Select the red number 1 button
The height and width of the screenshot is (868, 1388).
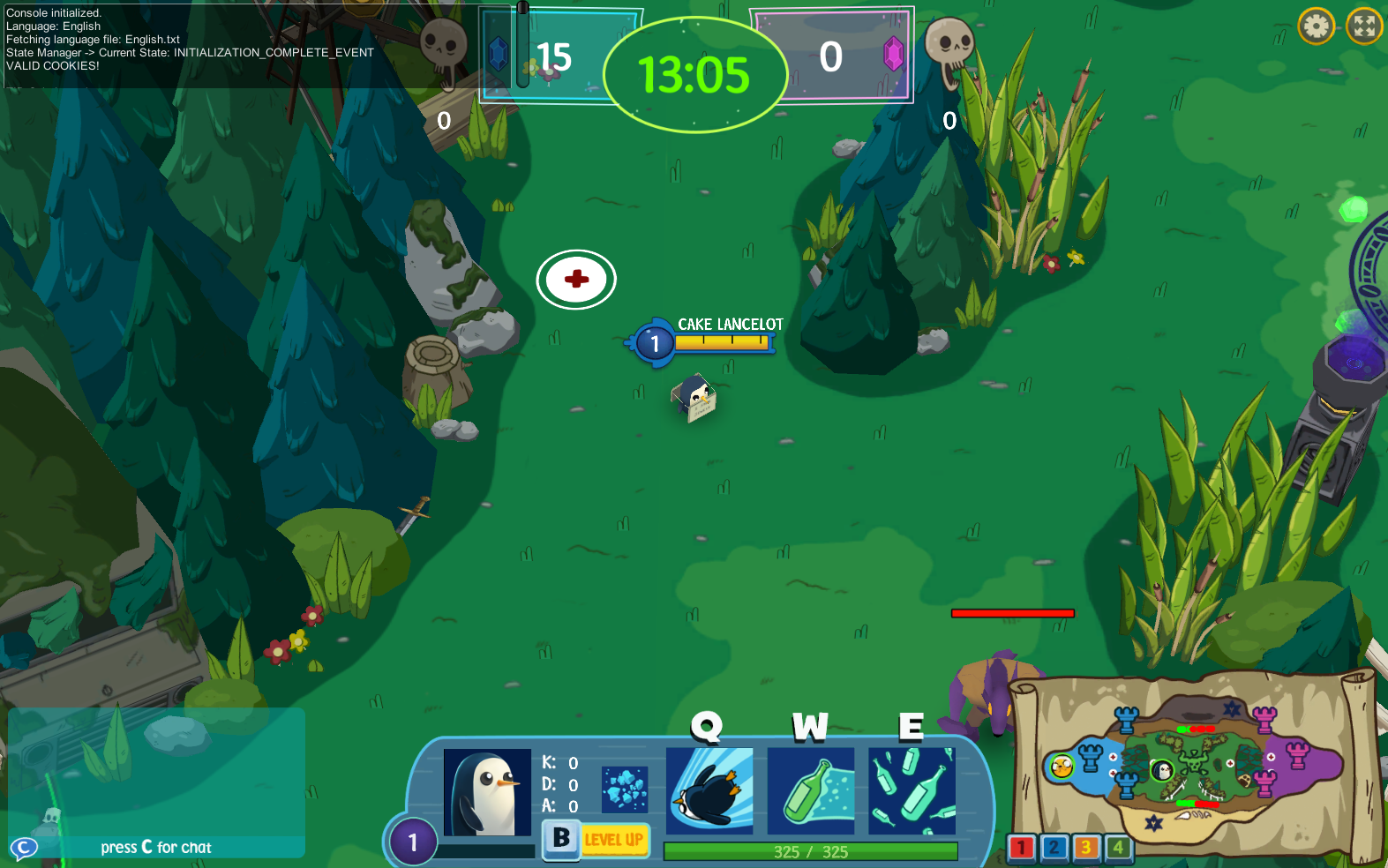coord(1021,848)
